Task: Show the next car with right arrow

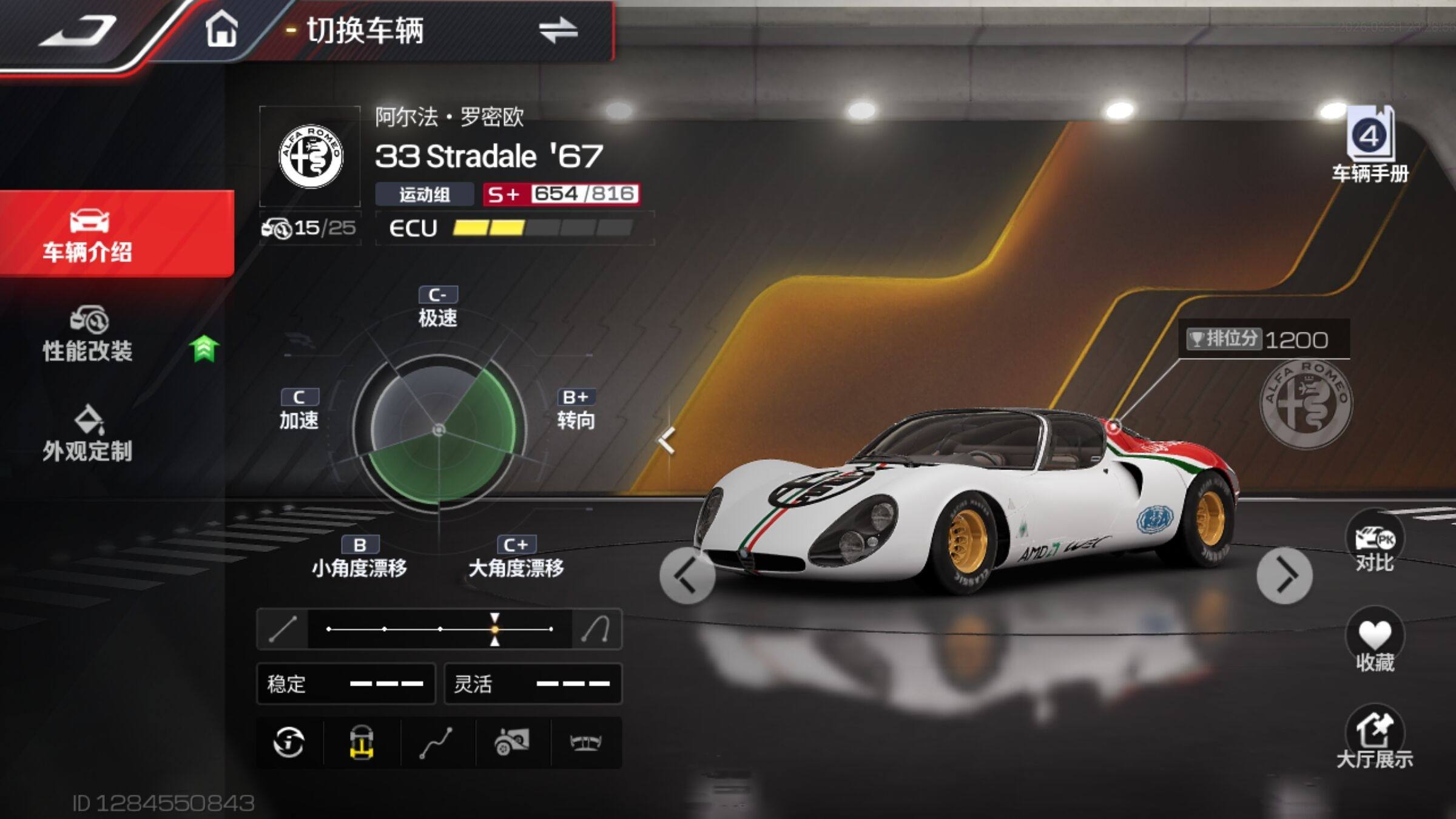Action: click(1284, 575)
